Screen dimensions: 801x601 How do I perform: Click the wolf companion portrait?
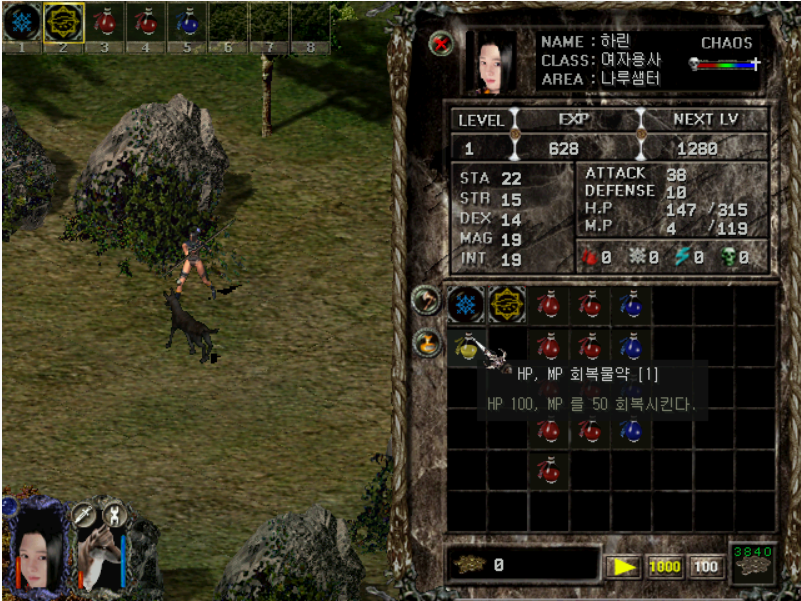click(98, 558)
